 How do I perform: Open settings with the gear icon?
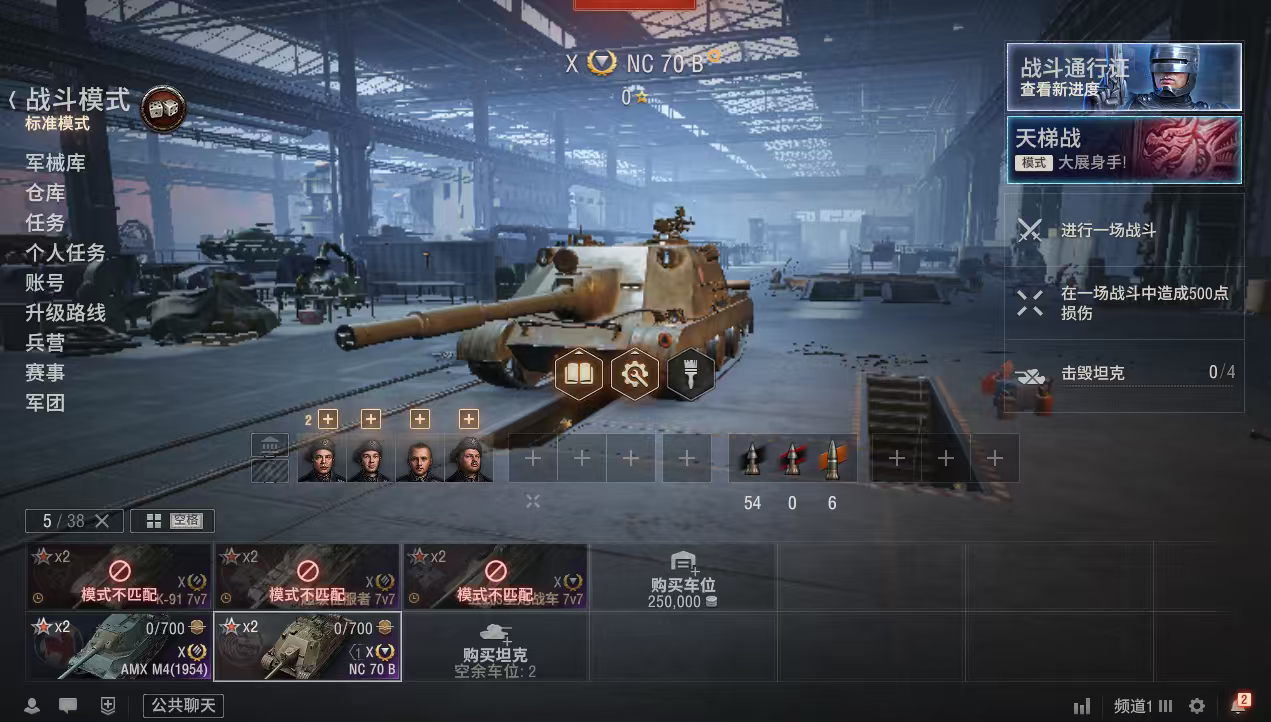(1197, 706)
